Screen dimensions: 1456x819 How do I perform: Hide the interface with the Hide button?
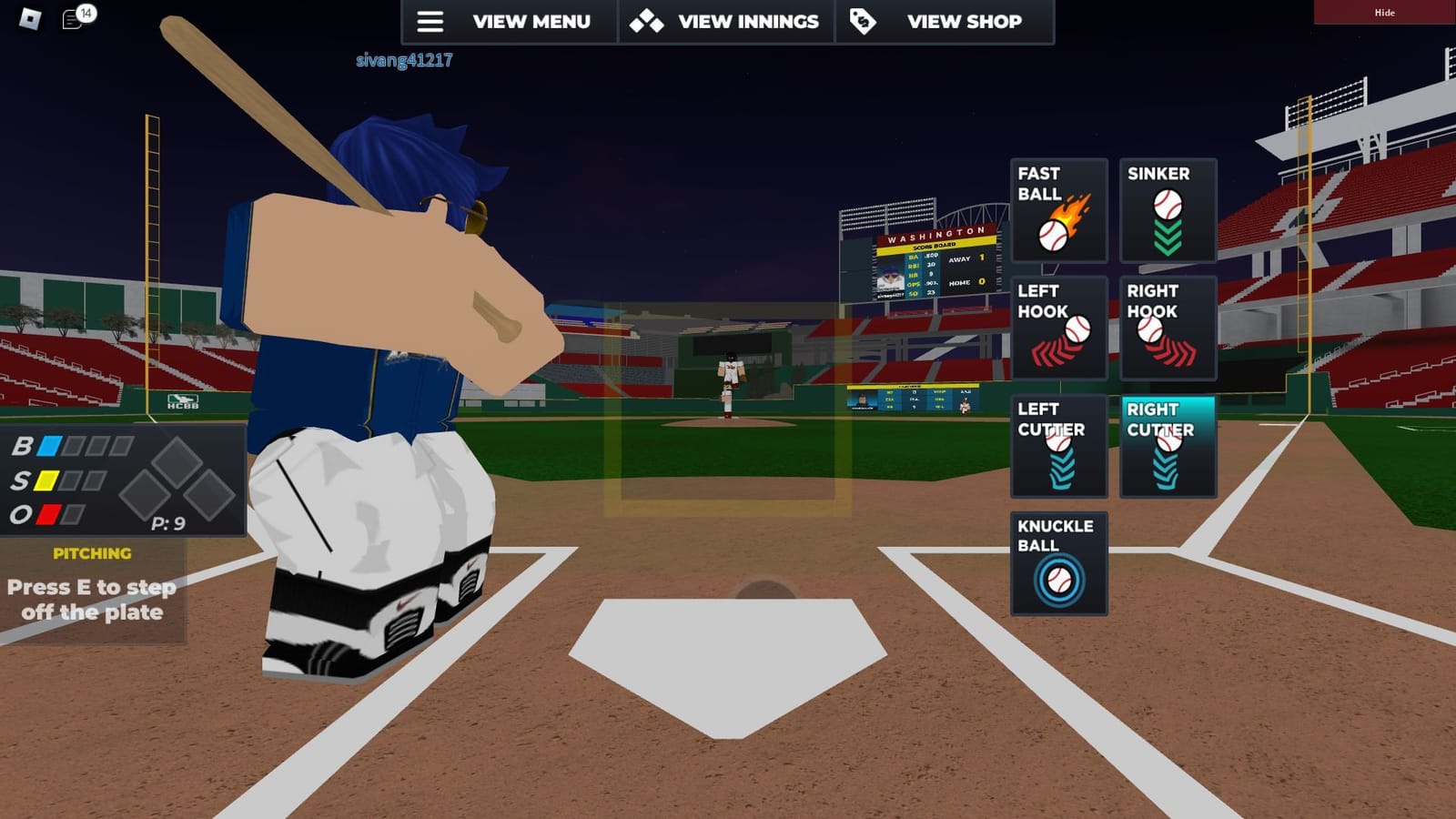(x=1384, y=13)
